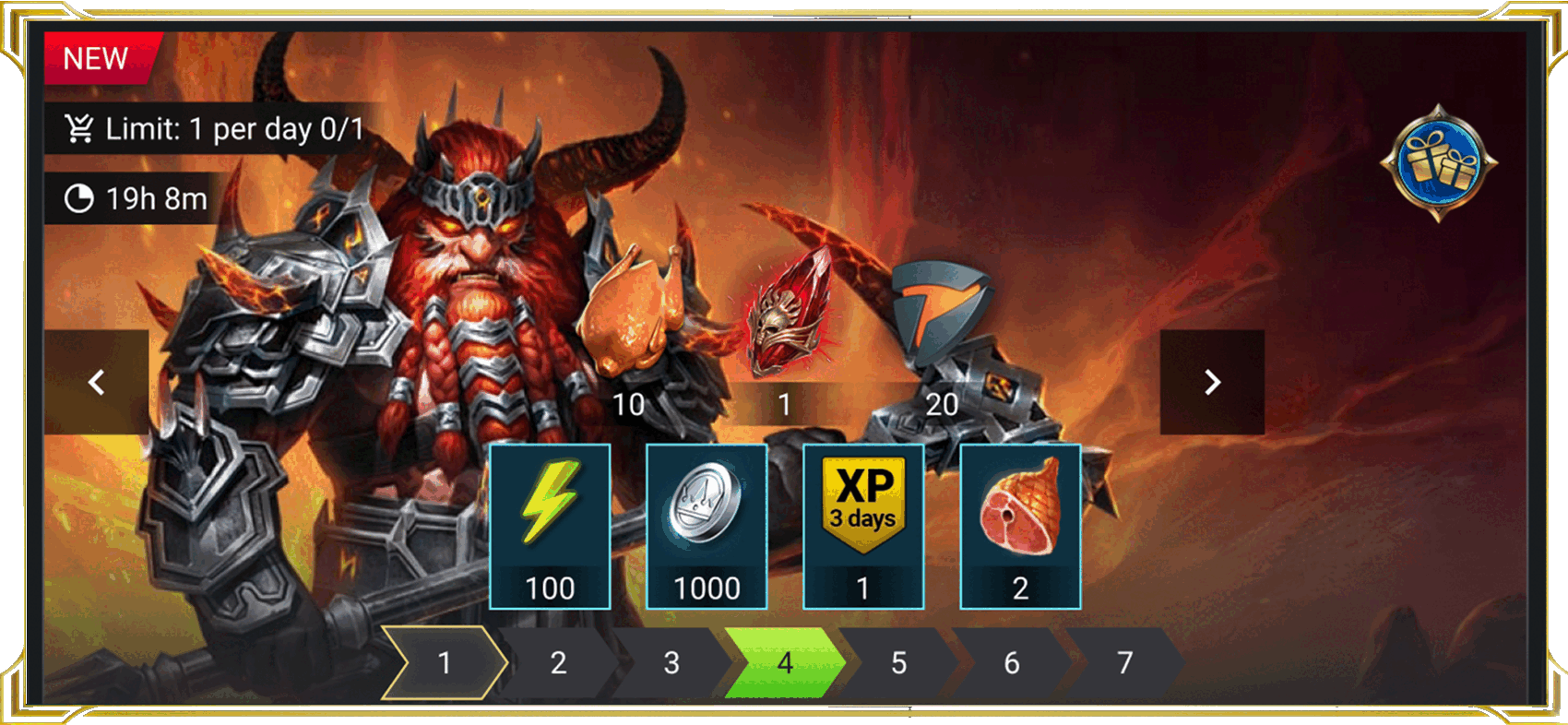
Task: Click the shopping cart limit icon
Action: [81, 129]
